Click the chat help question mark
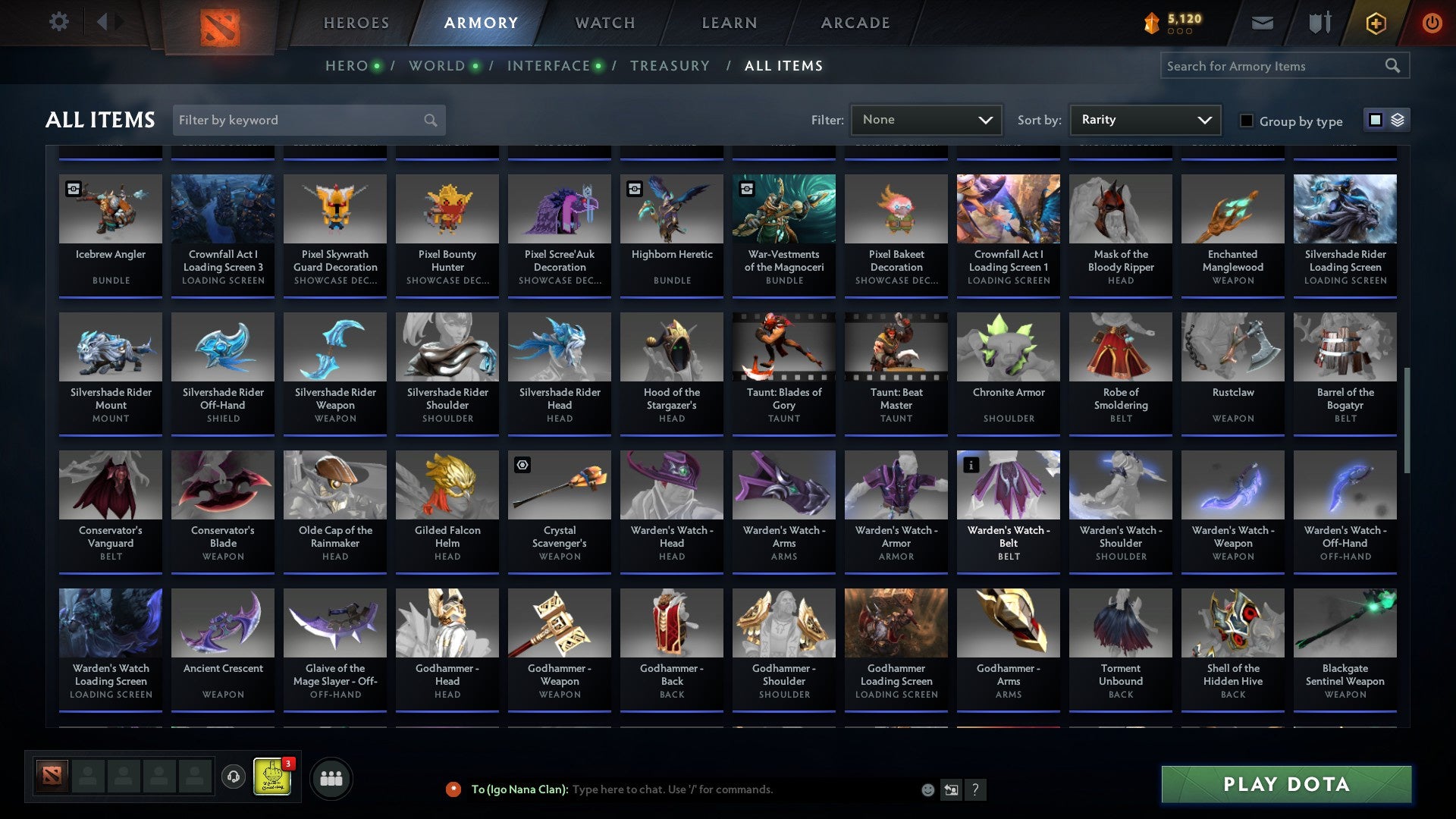The height and width of the screenshot is (819, 1456). point(976,789)
